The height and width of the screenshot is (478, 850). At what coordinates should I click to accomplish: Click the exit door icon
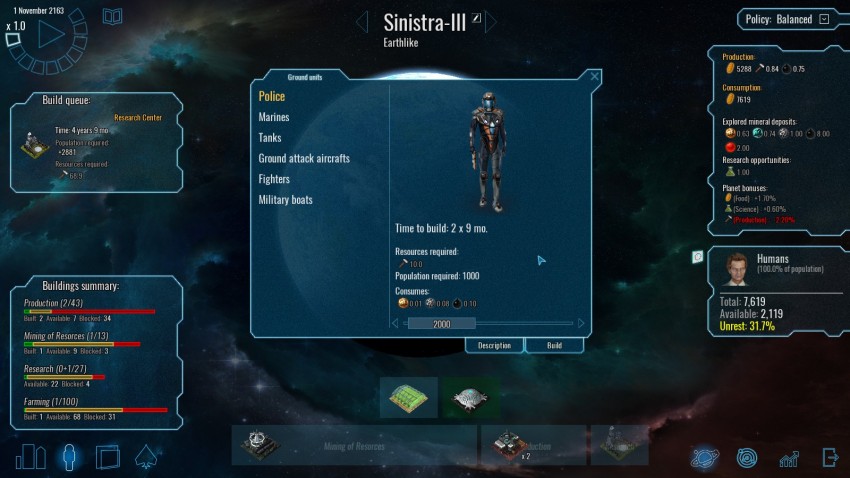tap(829, 458)
